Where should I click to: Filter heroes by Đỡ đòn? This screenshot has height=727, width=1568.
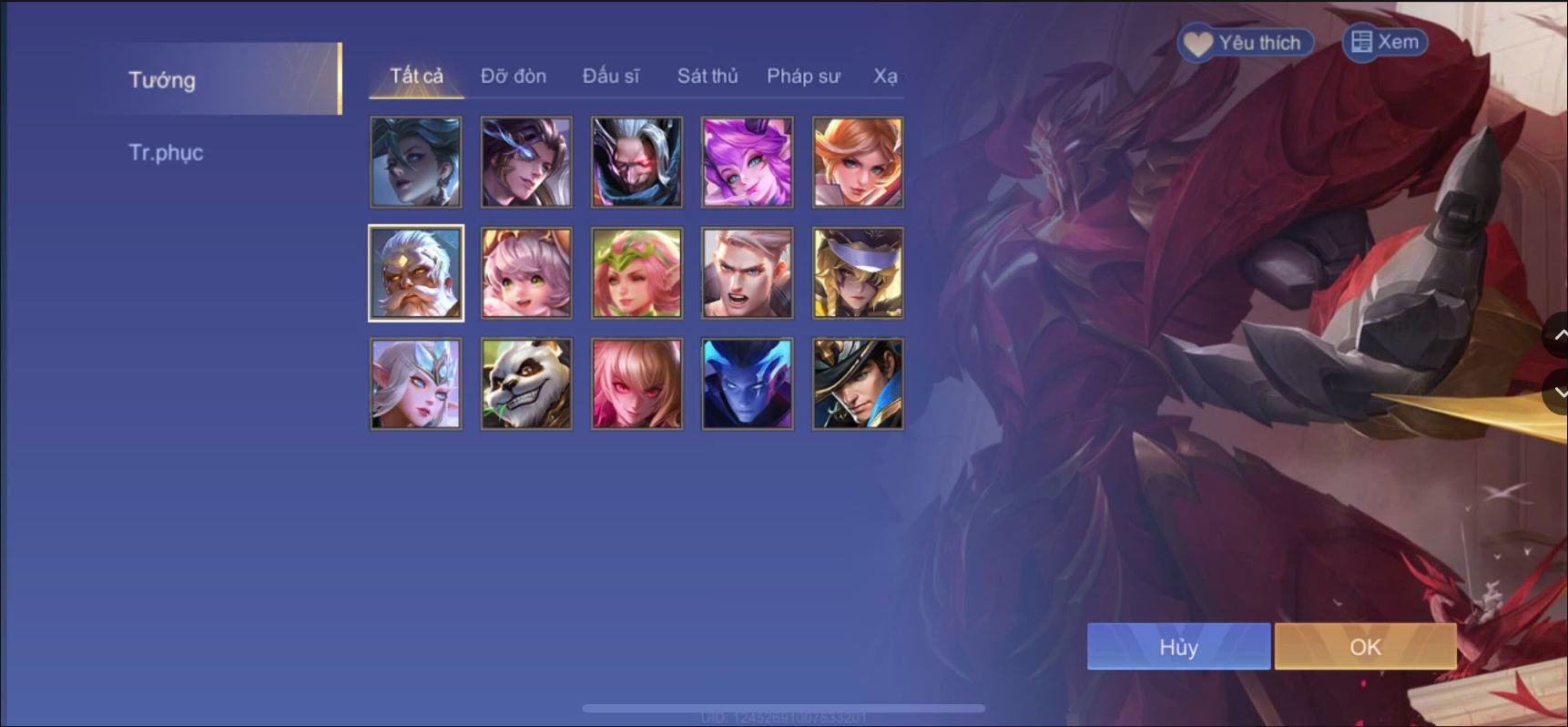(x=514, y=77)
